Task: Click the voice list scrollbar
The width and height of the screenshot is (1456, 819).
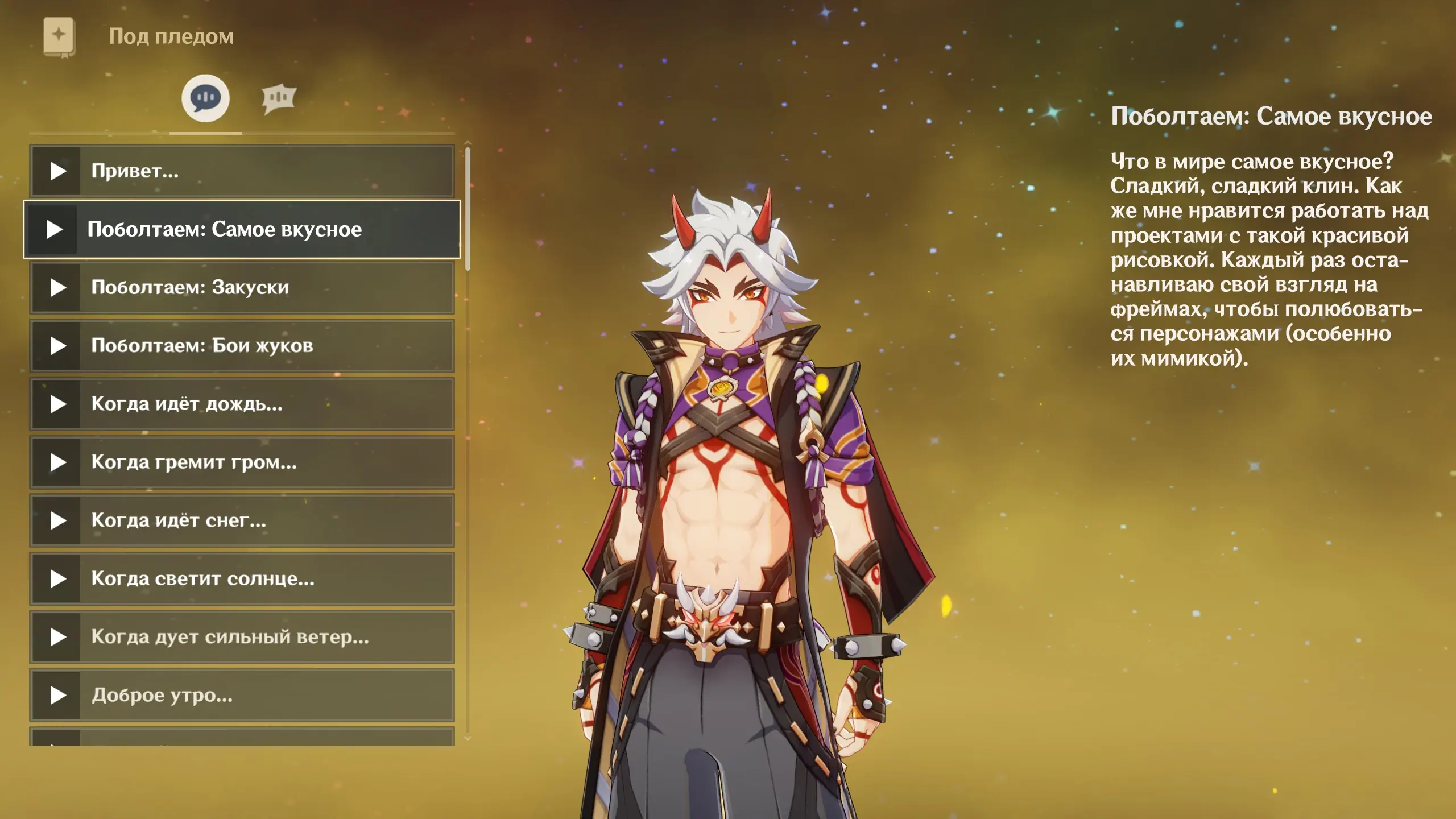Action: click(468, 208)
